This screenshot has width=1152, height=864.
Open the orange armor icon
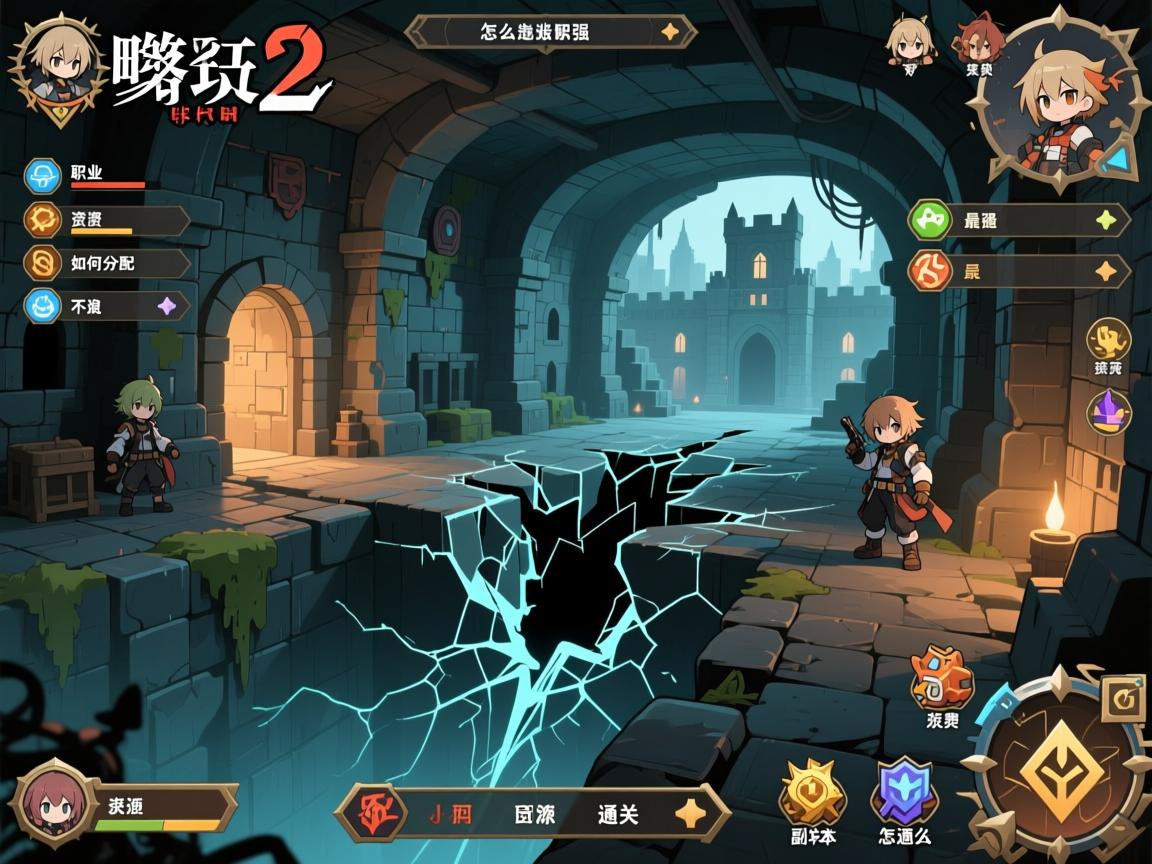click(941, 680)
